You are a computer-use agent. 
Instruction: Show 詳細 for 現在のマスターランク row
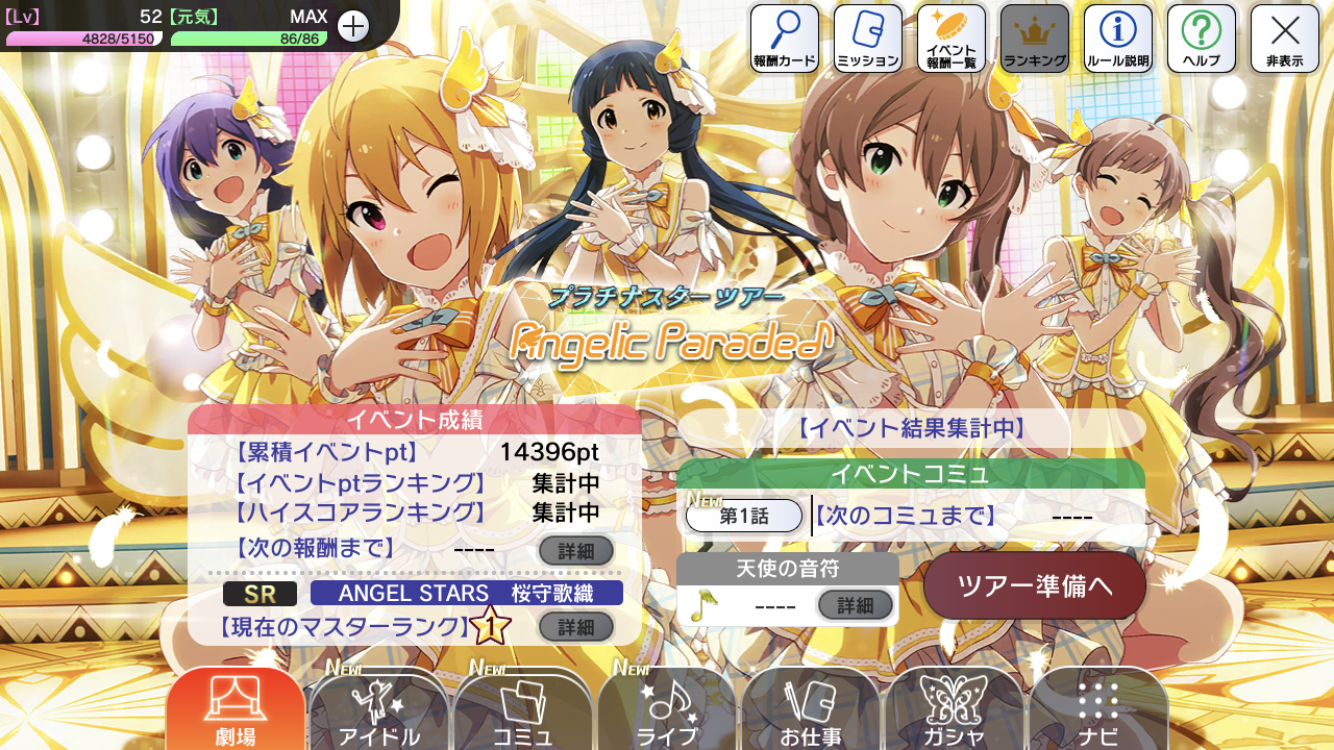tap(576, 627)
